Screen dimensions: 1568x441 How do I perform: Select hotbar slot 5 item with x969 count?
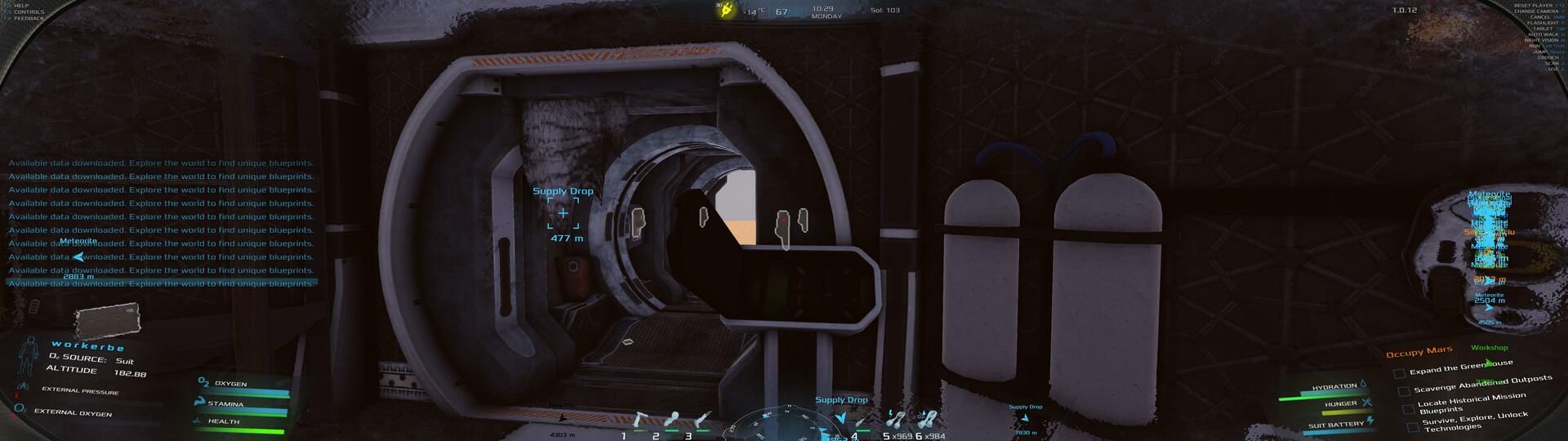[896, 420]
